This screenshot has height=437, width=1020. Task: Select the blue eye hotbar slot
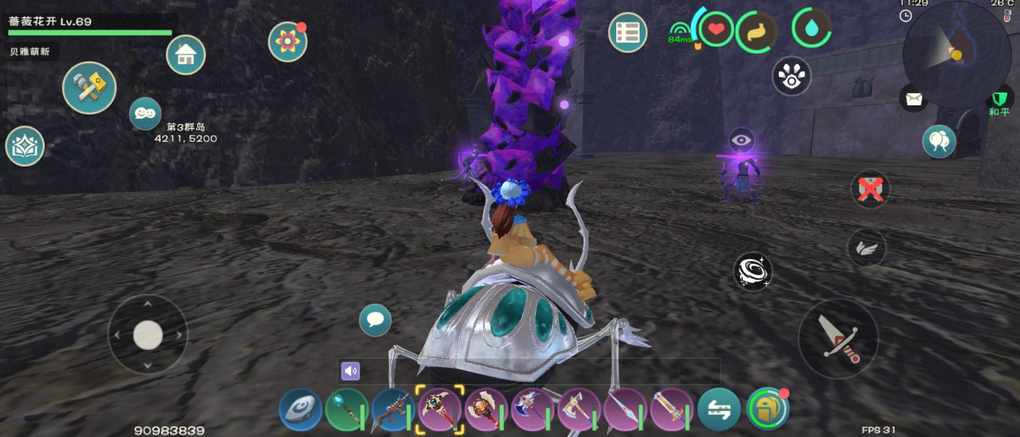300,410
